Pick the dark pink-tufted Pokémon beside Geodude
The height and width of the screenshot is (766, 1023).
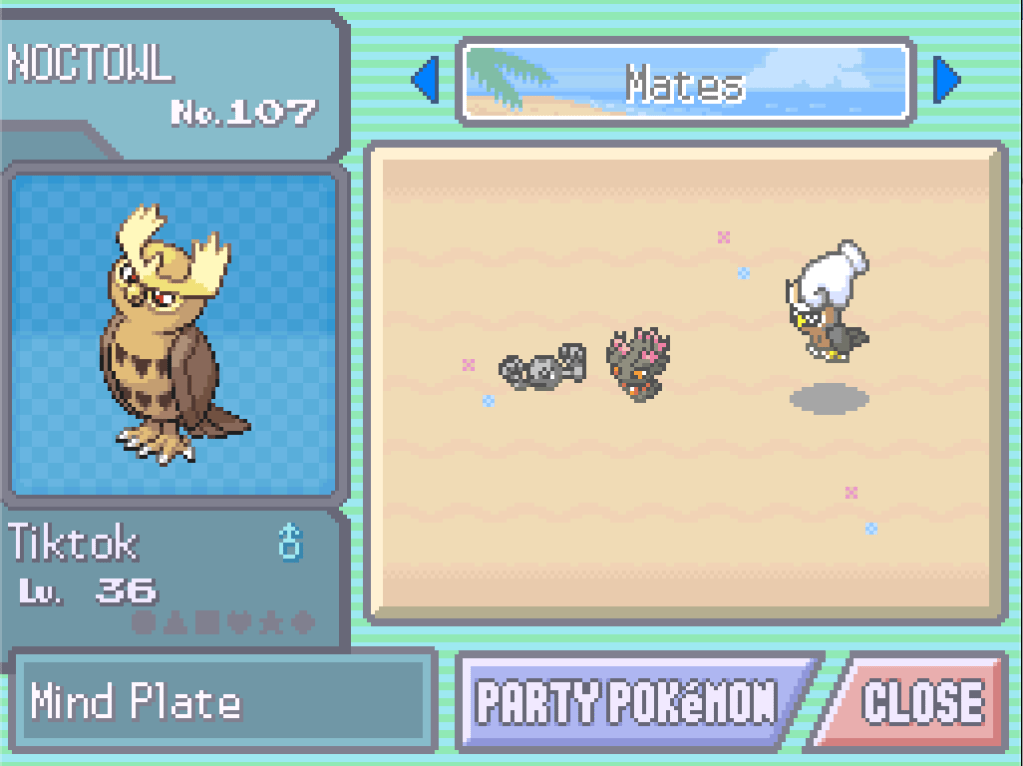pyautogui.click(x=637, y=364)
